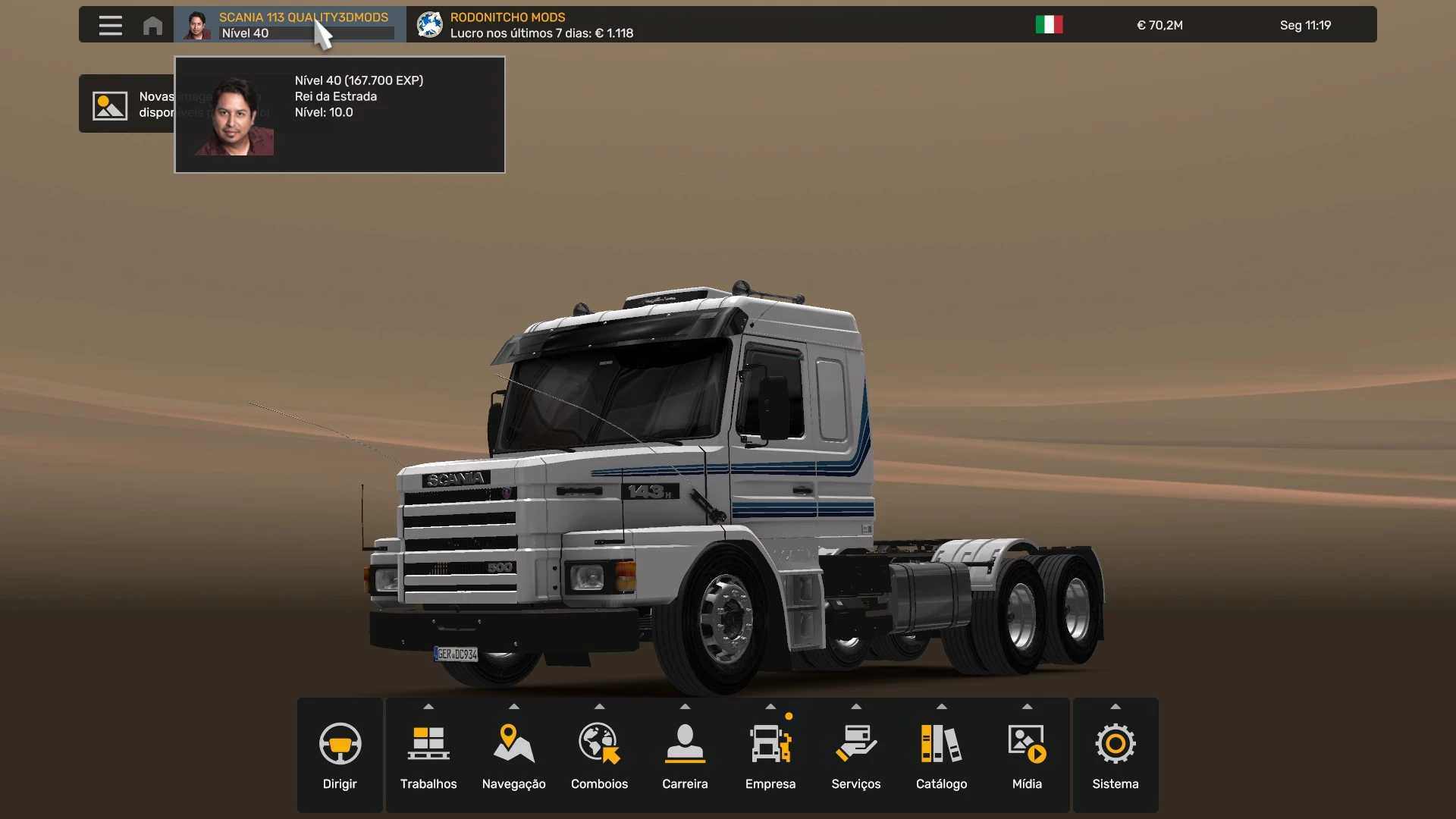Open the Catálogo menu
The height and width of the screenshot is (819, 1456).
[x=941, y=755]
